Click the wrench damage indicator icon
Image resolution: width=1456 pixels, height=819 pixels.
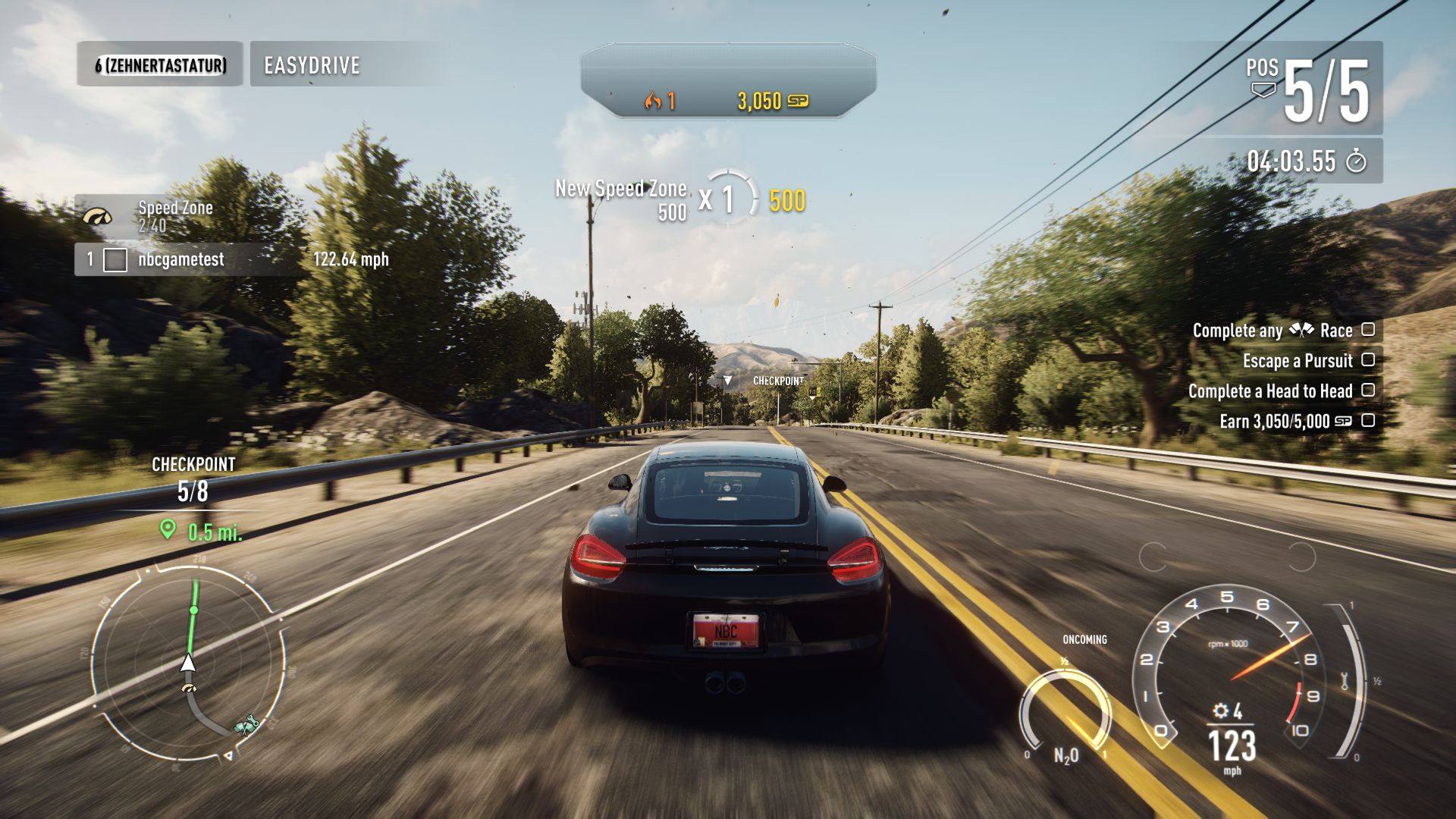[x=1345, y=680]
